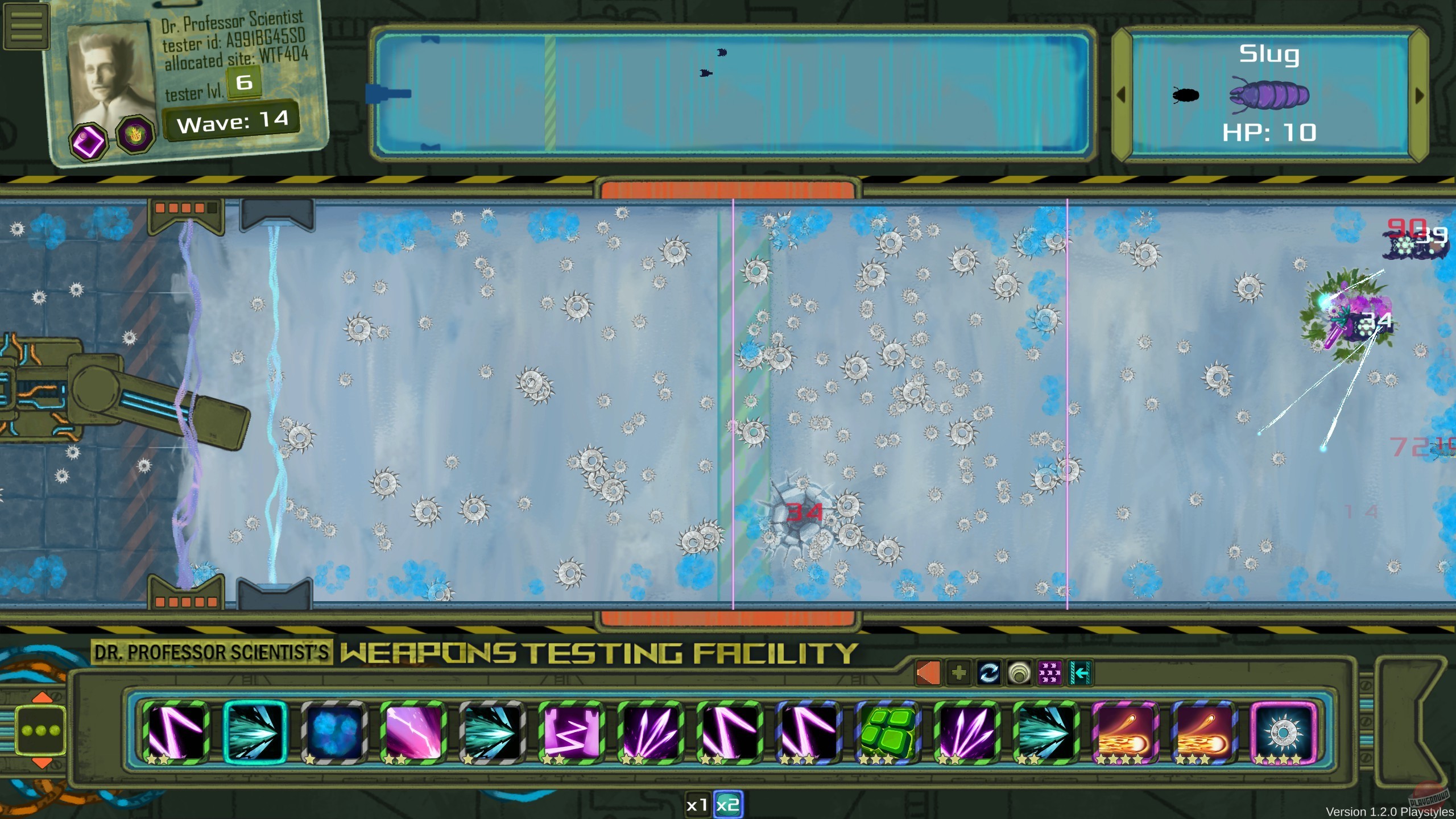Image resolution: width=1456 pixels, height=819 pixels.
Task: Click the plus button in the weapons toolbar
Action: 959,673
